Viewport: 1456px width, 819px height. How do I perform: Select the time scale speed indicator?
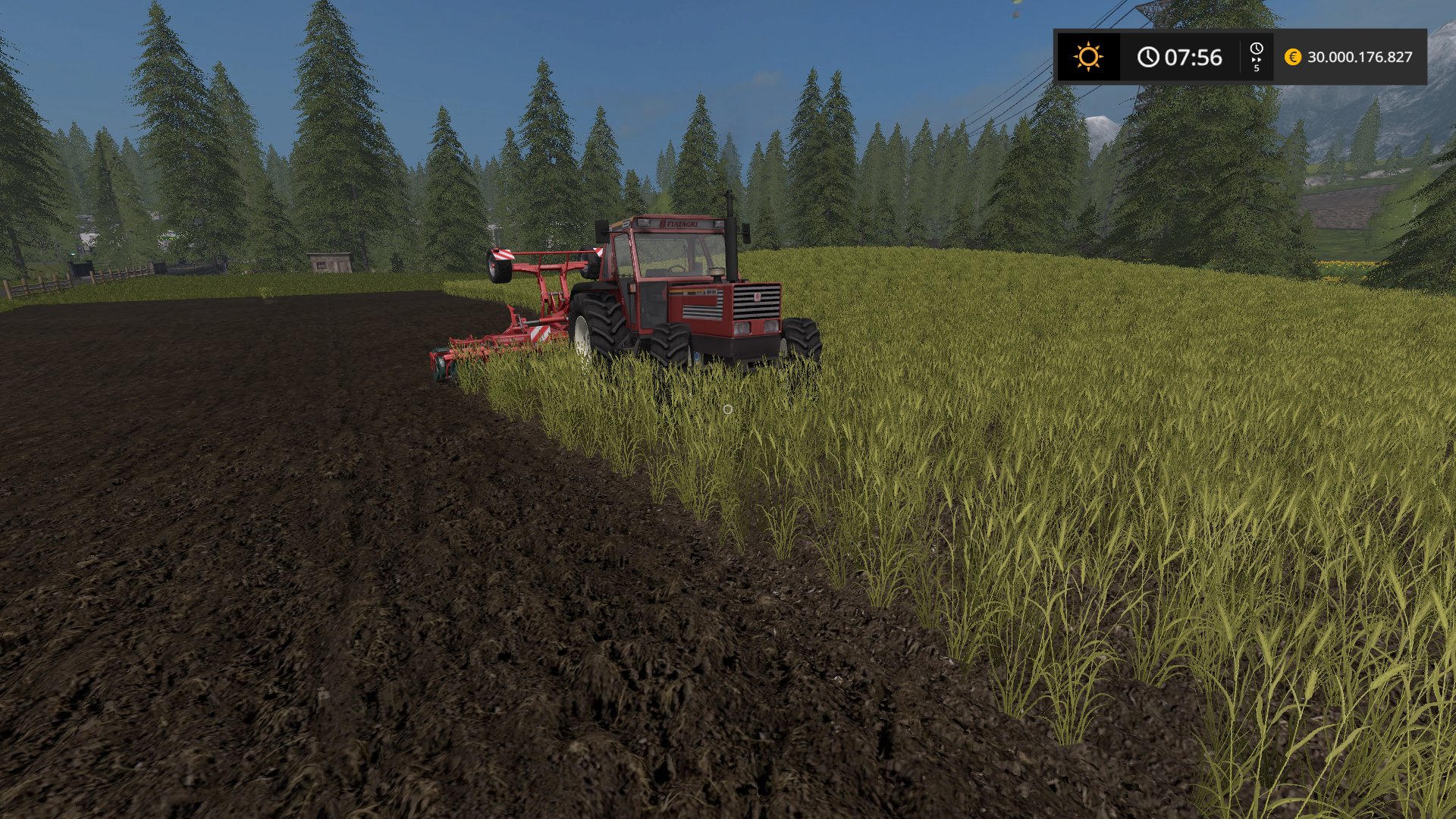click(x=1257, y=58)
